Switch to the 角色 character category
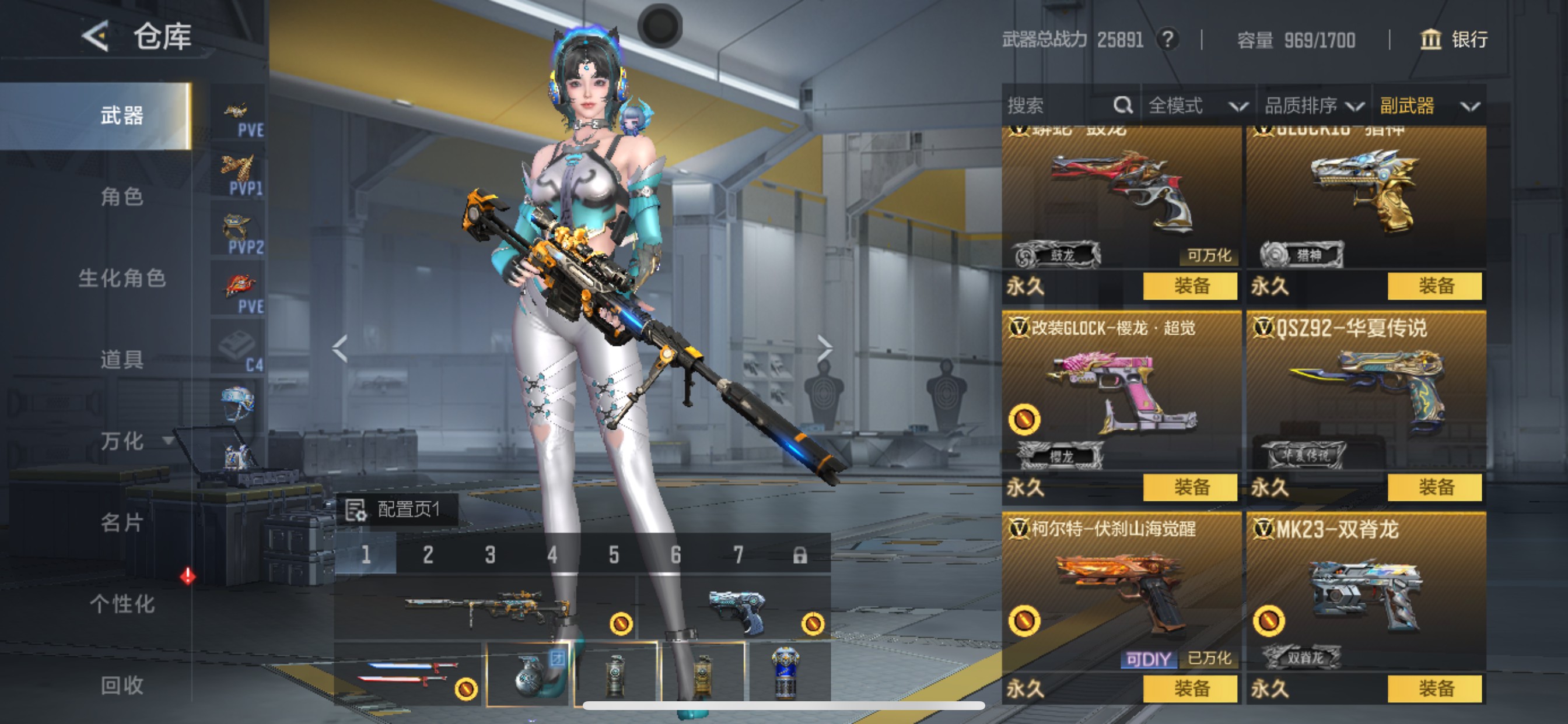Image resolution: width=1568 pixels, height=724 pixels. [x=122, y=196]
